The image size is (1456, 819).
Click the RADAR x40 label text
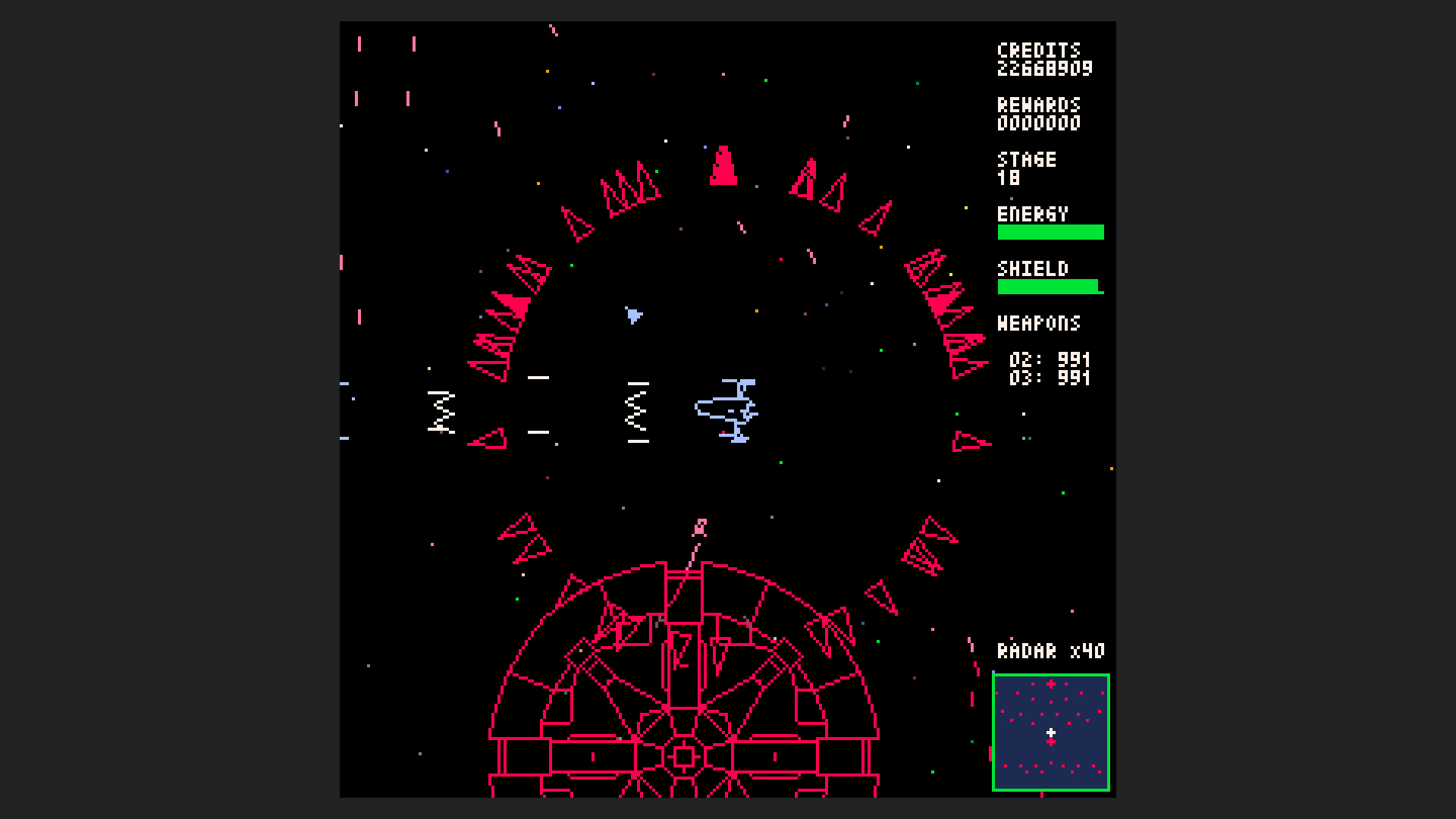[x=1051, y=649]
